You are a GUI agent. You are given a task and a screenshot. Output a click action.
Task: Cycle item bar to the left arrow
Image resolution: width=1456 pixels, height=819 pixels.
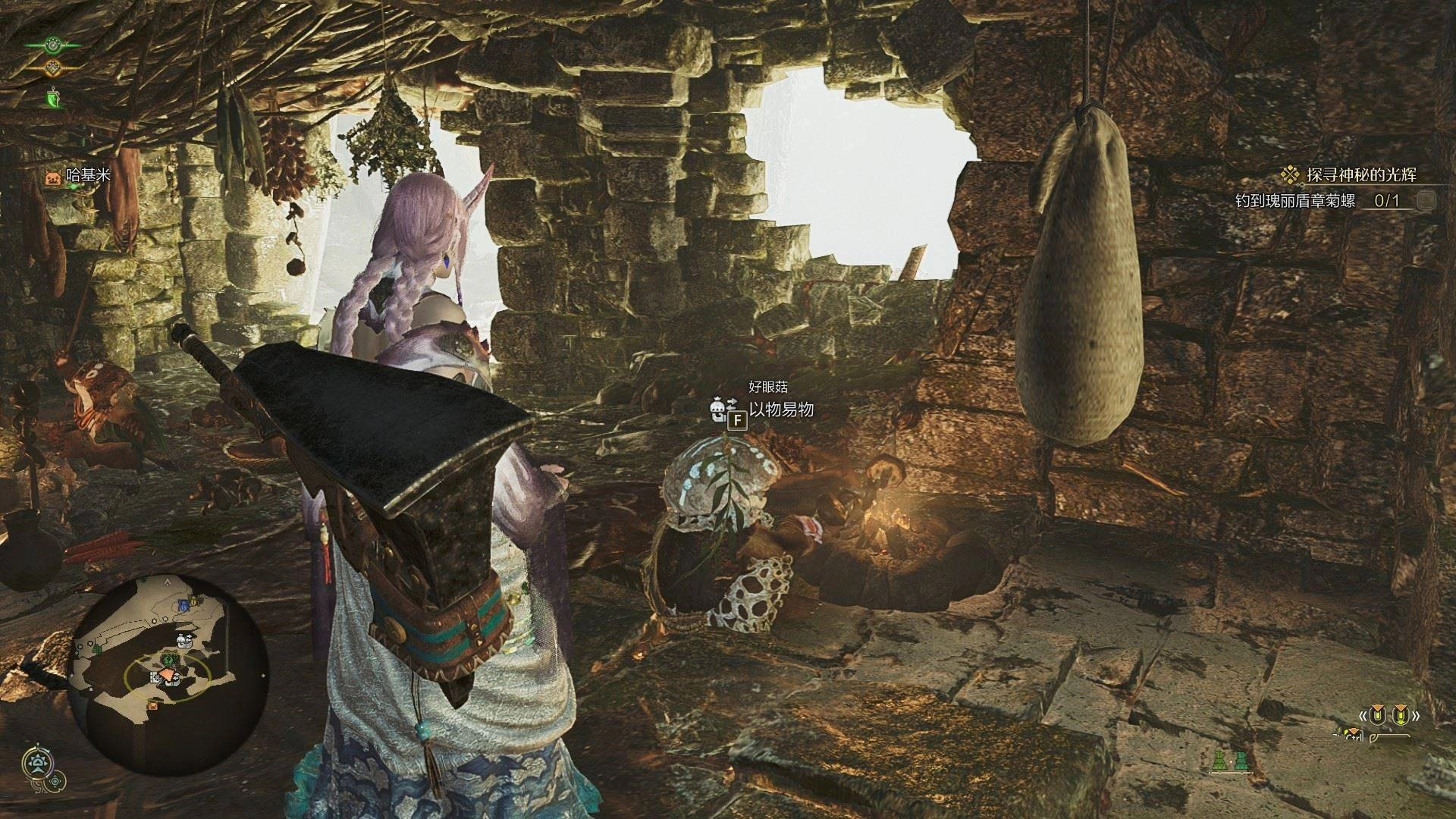(x=1363, y=715)
